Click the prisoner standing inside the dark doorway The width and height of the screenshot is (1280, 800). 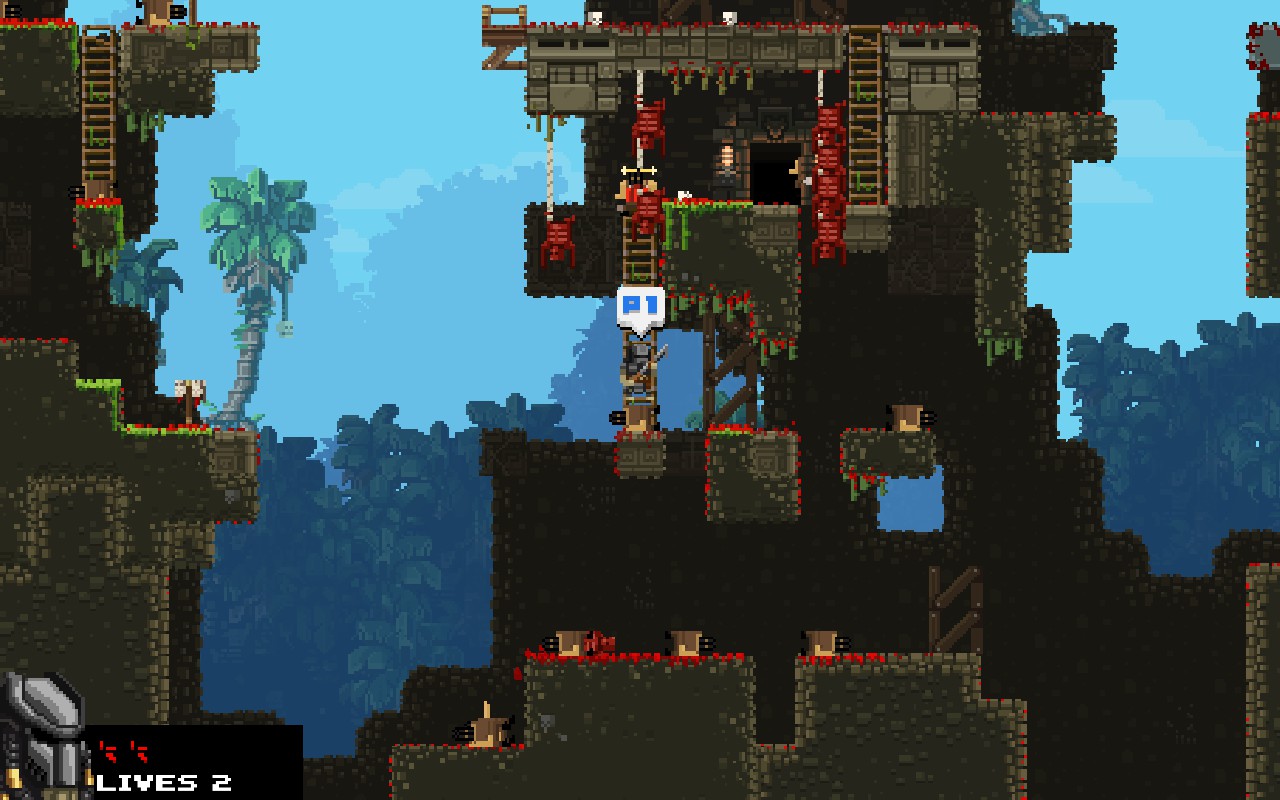coord(727,162)
